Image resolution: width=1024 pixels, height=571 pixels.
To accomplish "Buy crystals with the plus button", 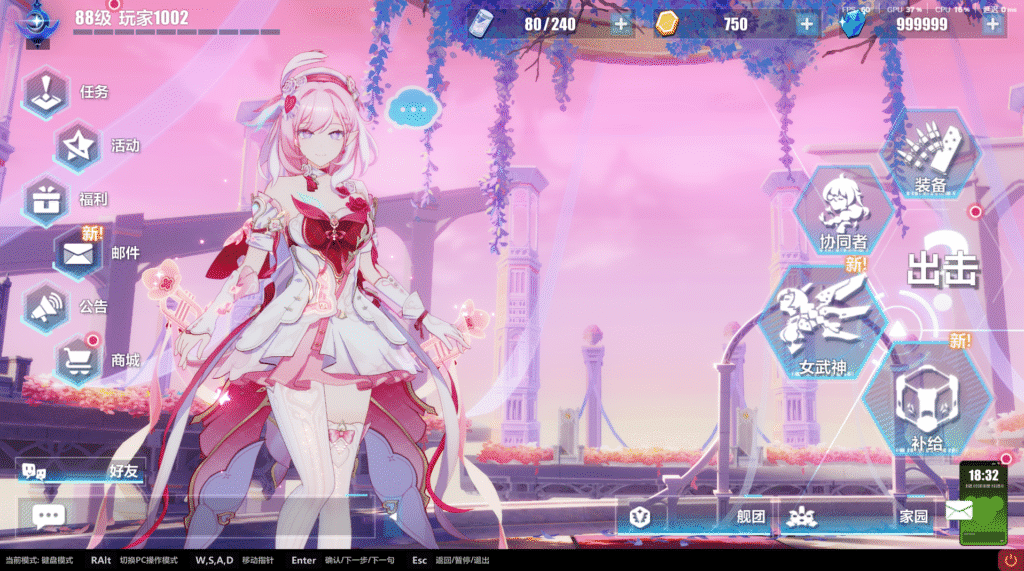I will point(992,24).
